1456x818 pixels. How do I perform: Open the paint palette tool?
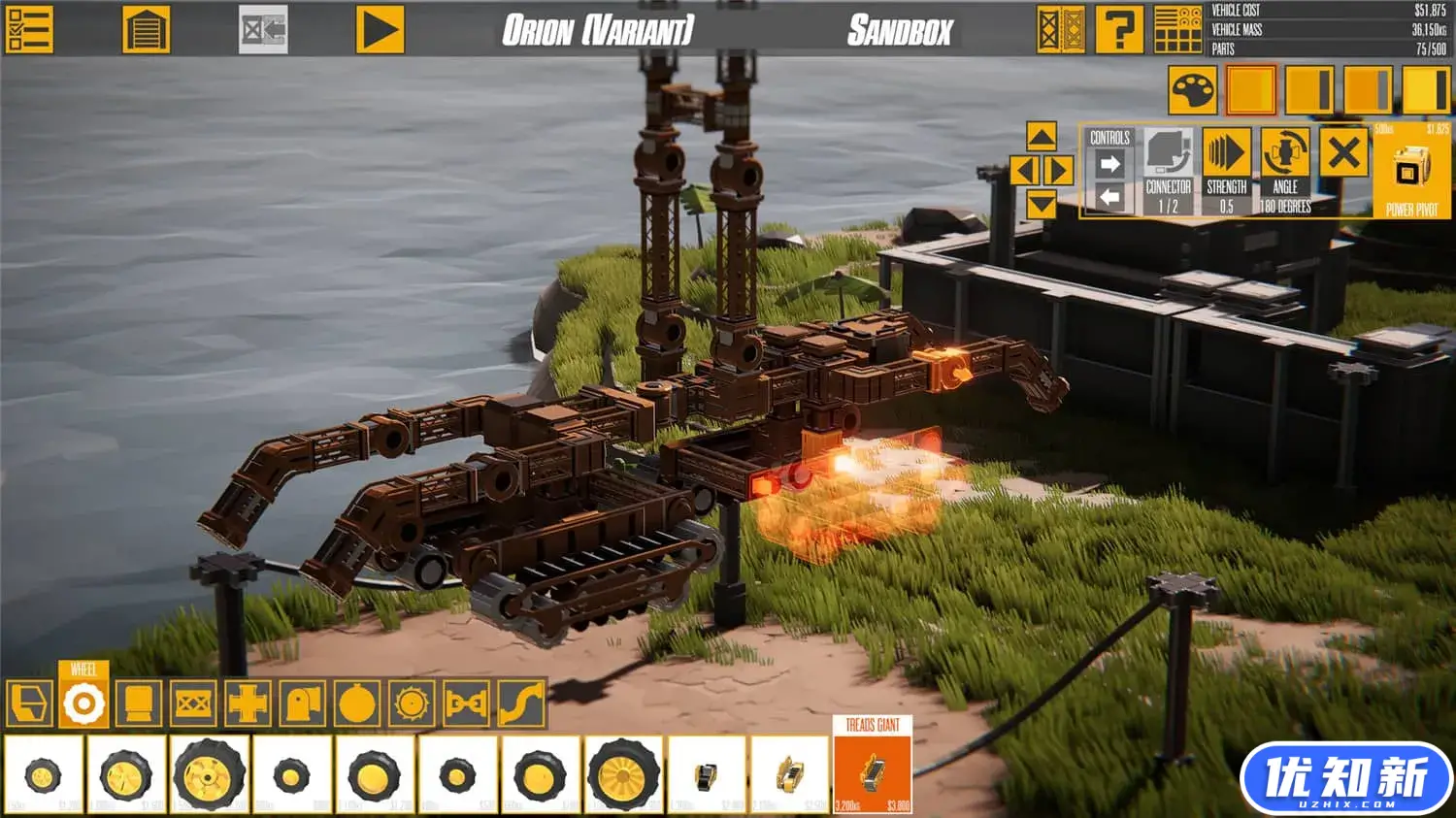pos(1192,91)
